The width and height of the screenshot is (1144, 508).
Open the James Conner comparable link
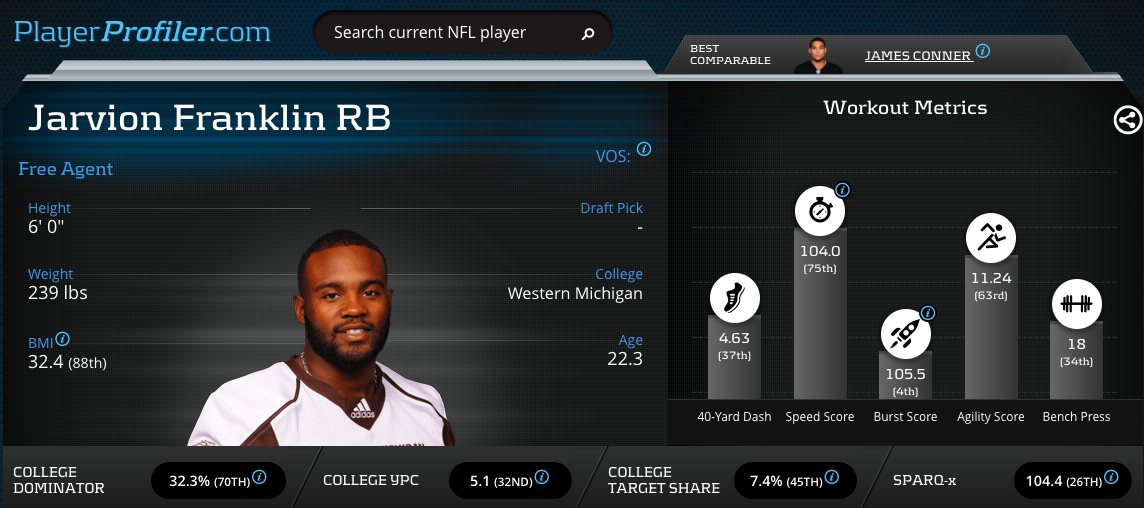pos(917,56)
